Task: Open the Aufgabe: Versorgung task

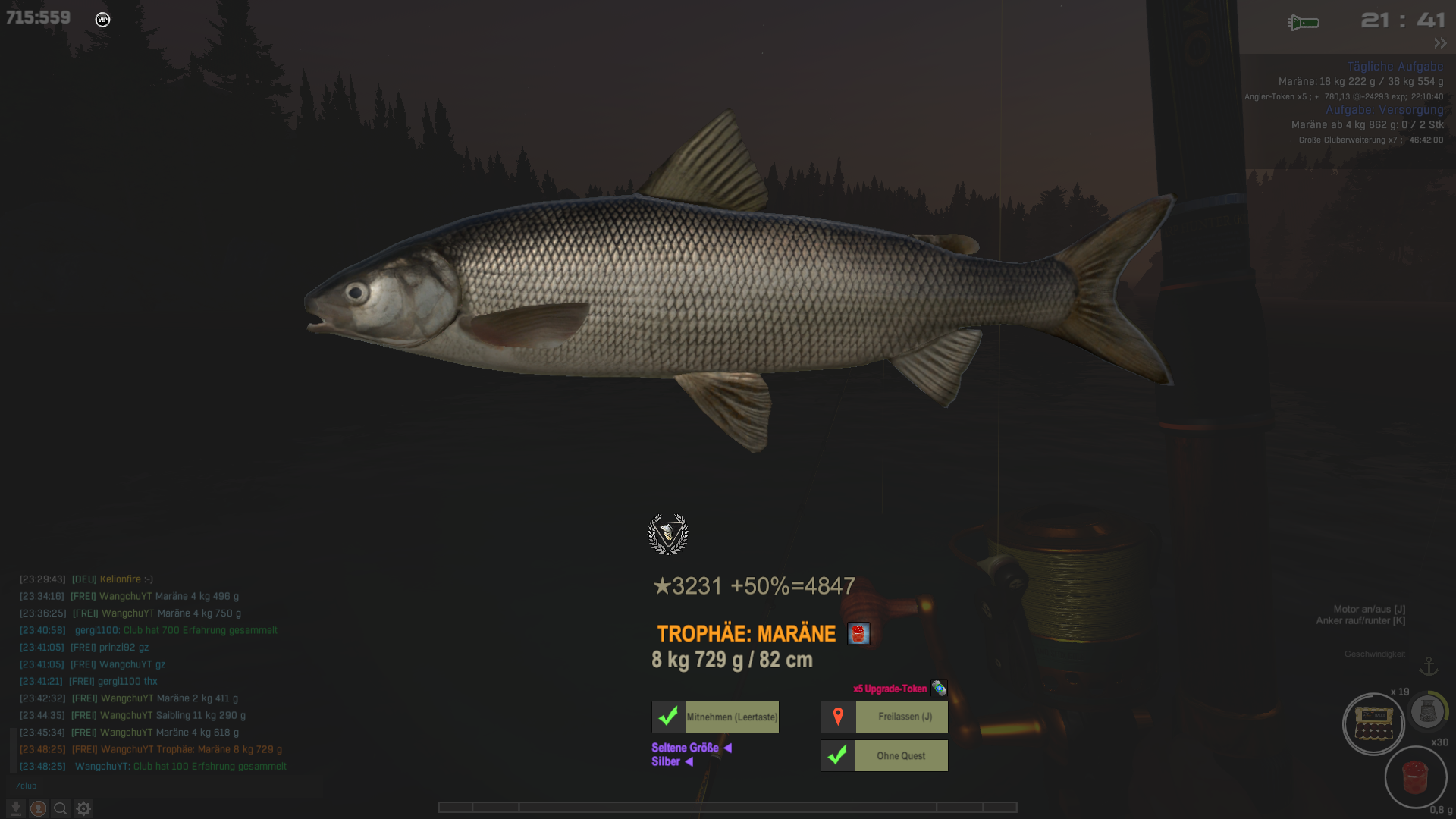Action: pos(1384,110)
